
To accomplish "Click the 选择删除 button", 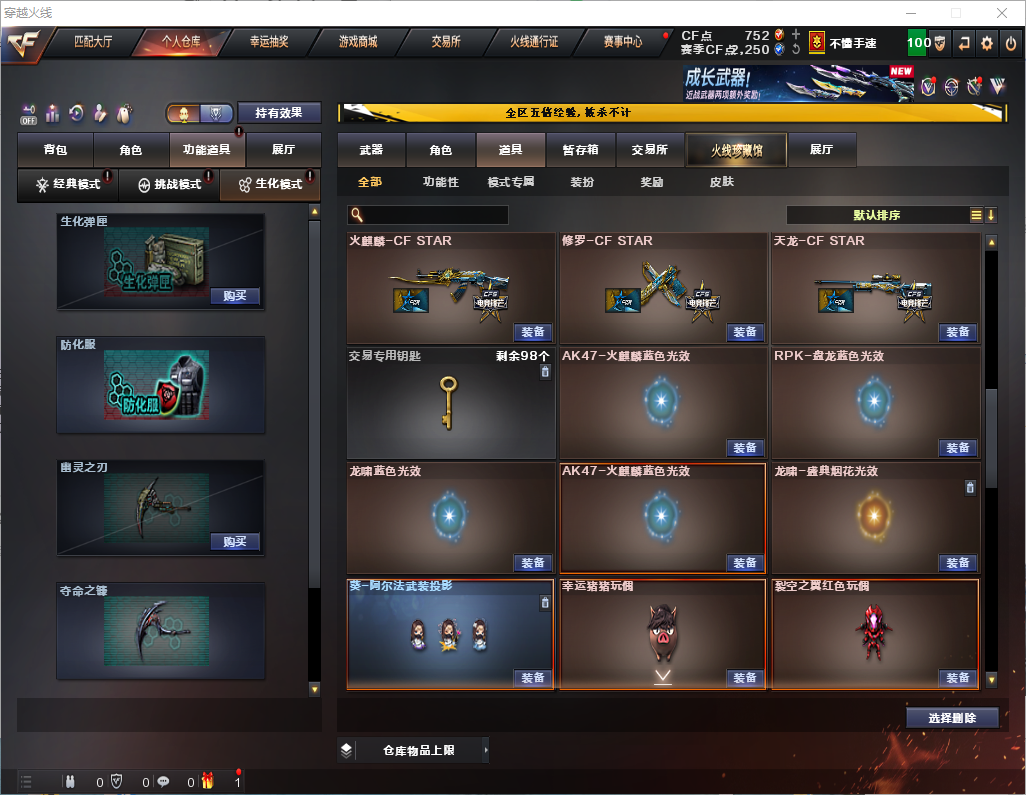I will (952, 718).
